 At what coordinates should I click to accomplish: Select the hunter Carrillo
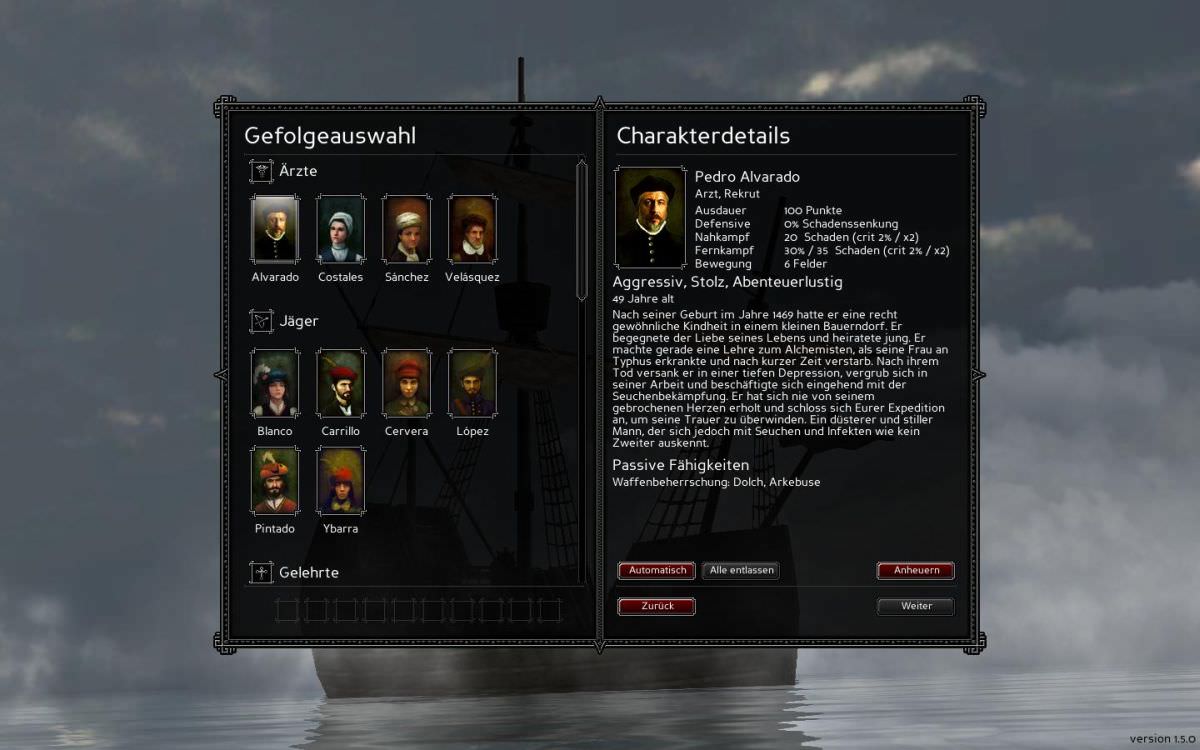click(x=340, y=383)
